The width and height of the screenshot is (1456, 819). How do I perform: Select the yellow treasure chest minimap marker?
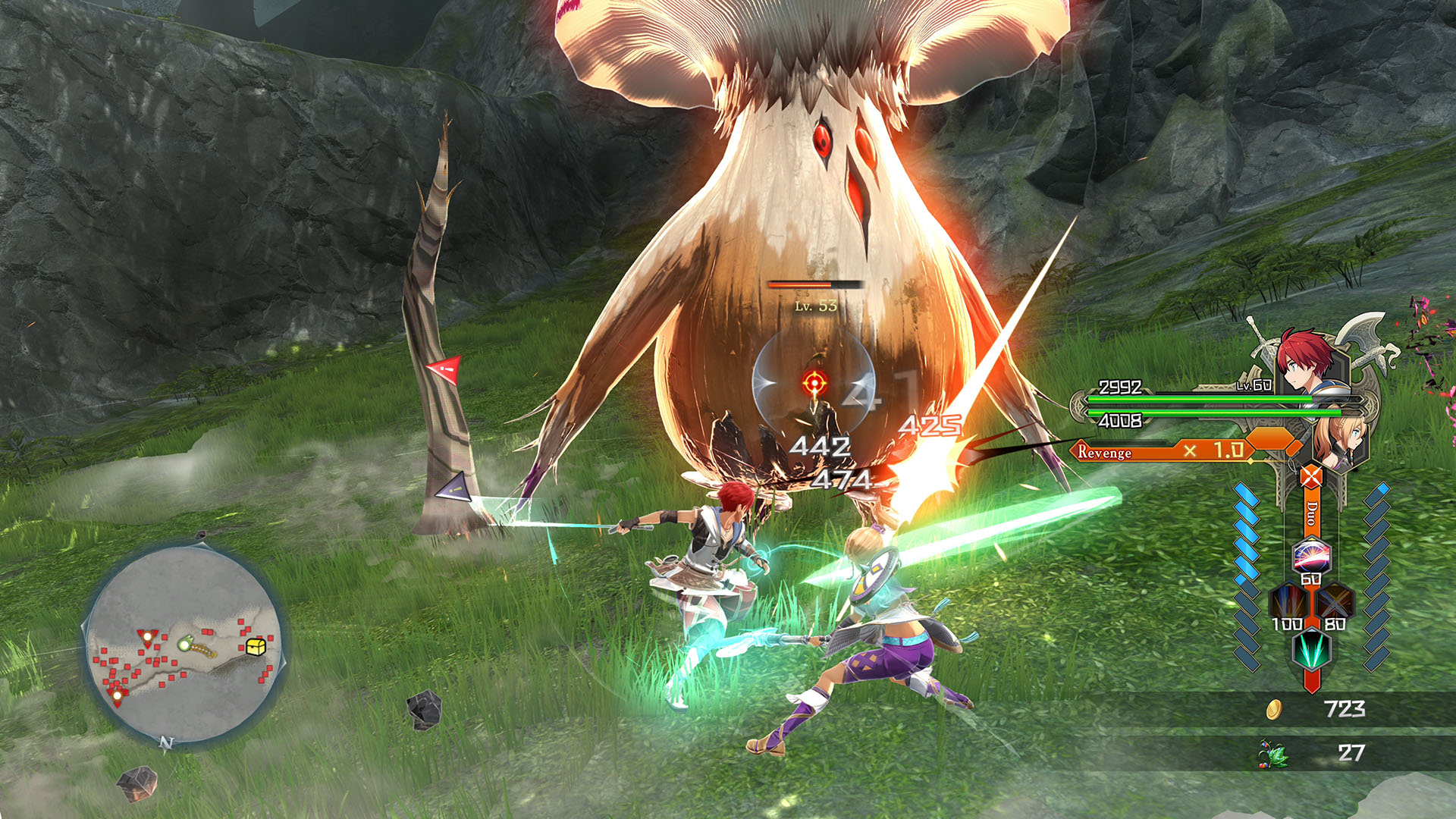point(256,646)
